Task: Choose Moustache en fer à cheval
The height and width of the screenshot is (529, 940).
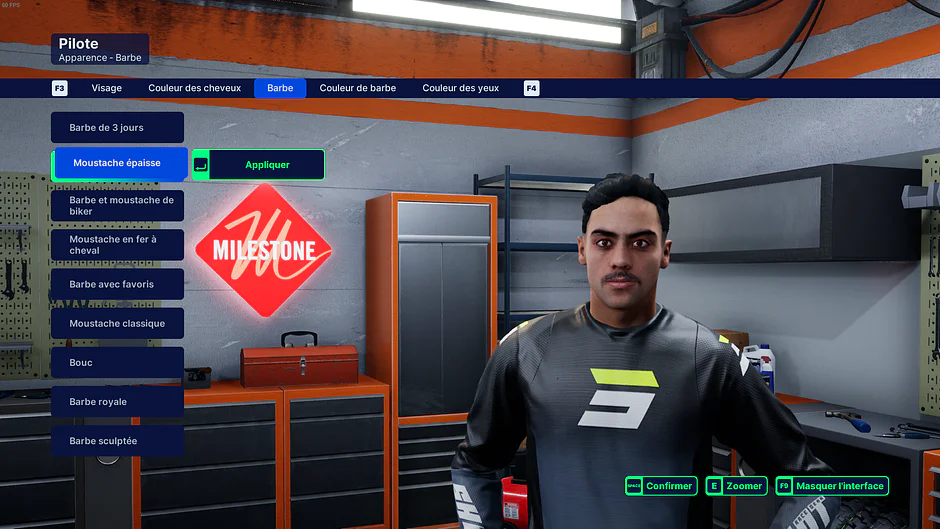Action: click(118, 245)
